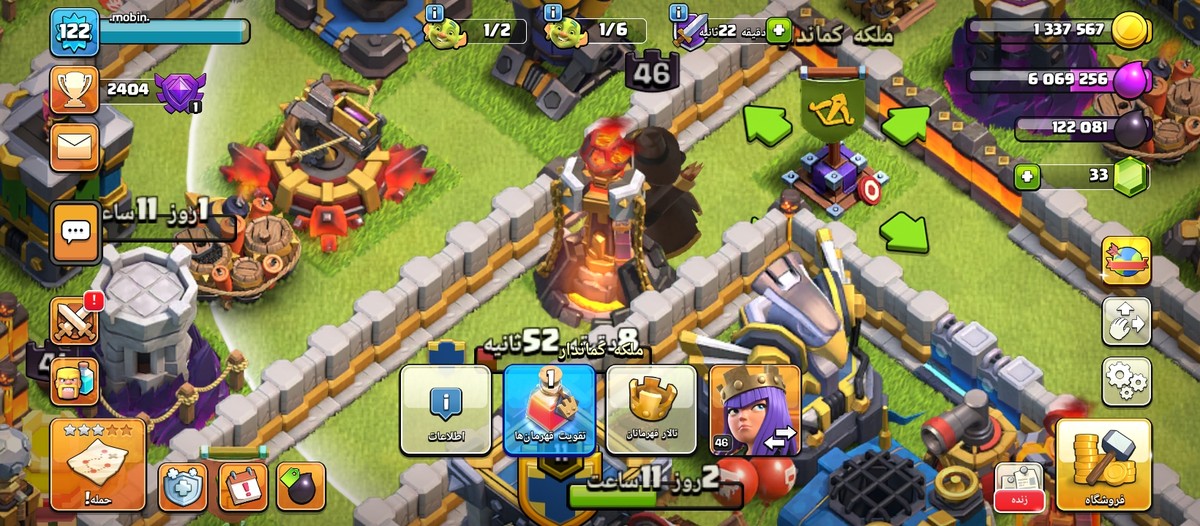Open the red live (زنده) button
This screenshot has width=1200, height=526.
1019,487
